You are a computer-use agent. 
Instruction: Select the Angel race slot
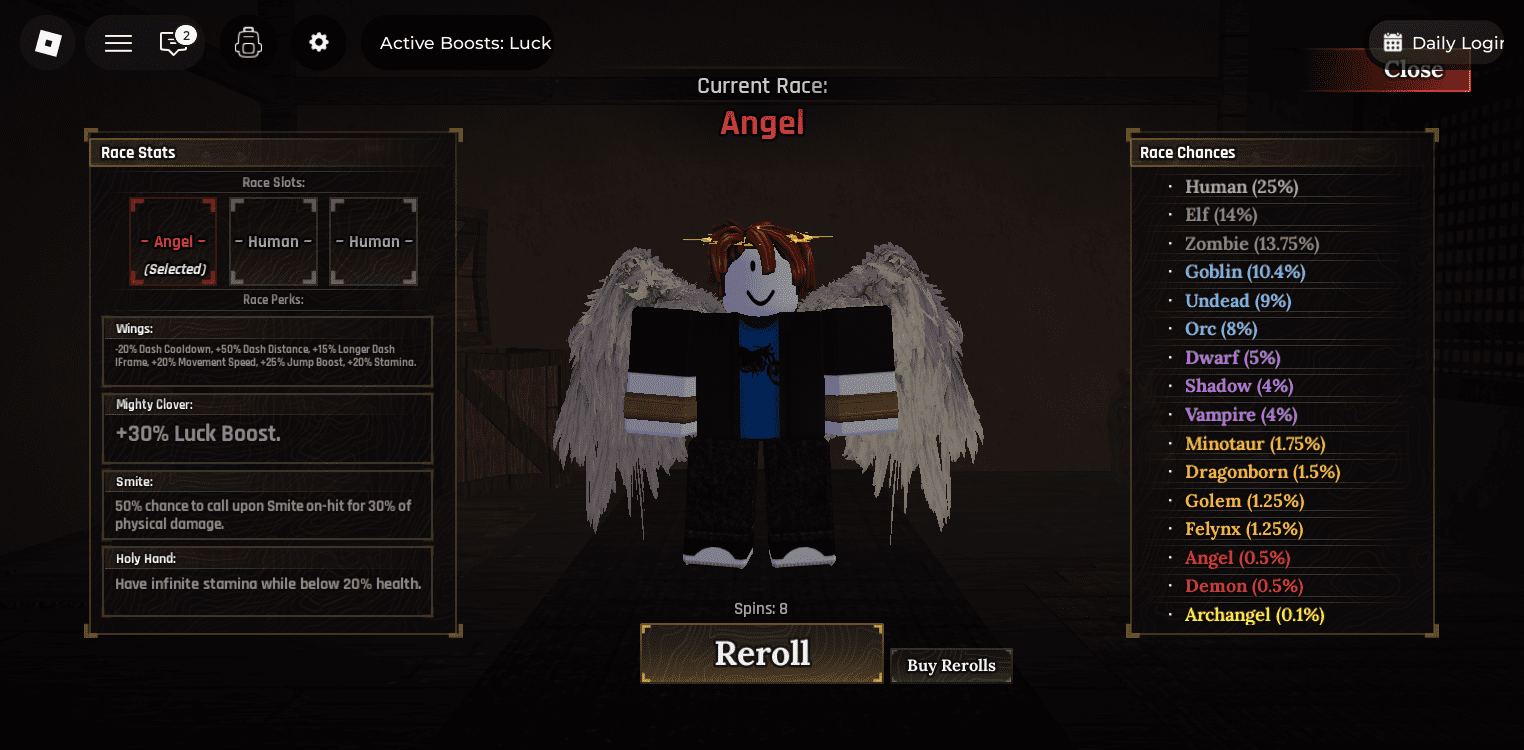(173, 241)
